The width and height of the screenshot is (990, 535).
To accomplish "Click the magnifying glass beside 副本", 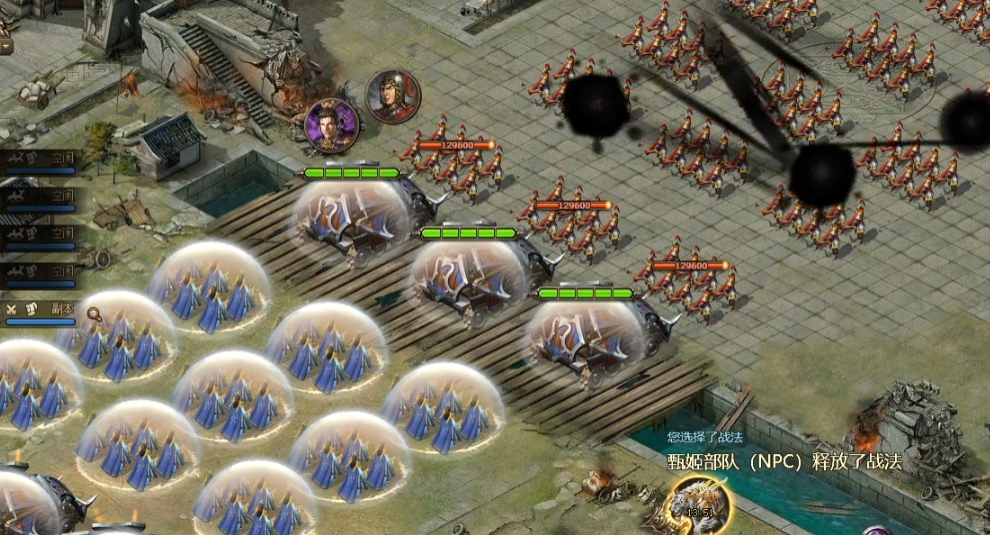I will (94, 314).
